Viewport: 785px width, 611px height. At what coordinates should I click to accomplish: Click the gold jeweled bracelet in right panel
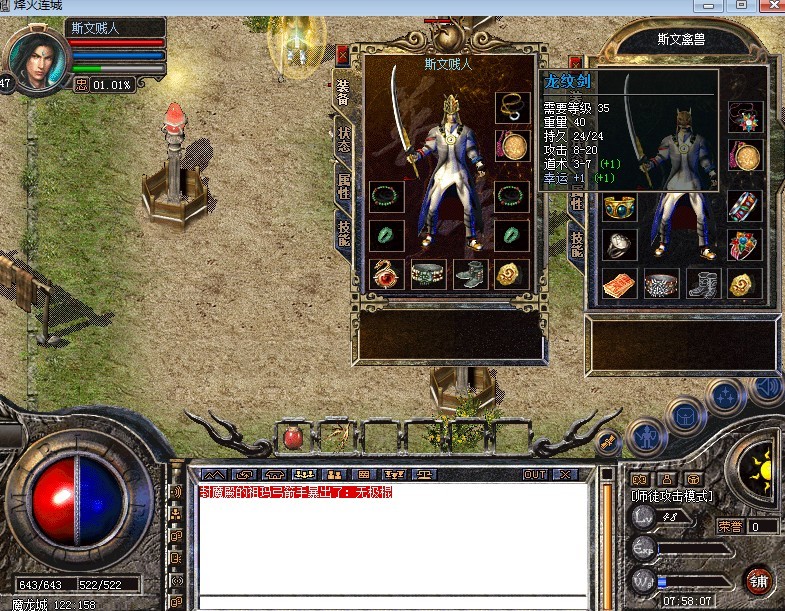click(618, 207)
